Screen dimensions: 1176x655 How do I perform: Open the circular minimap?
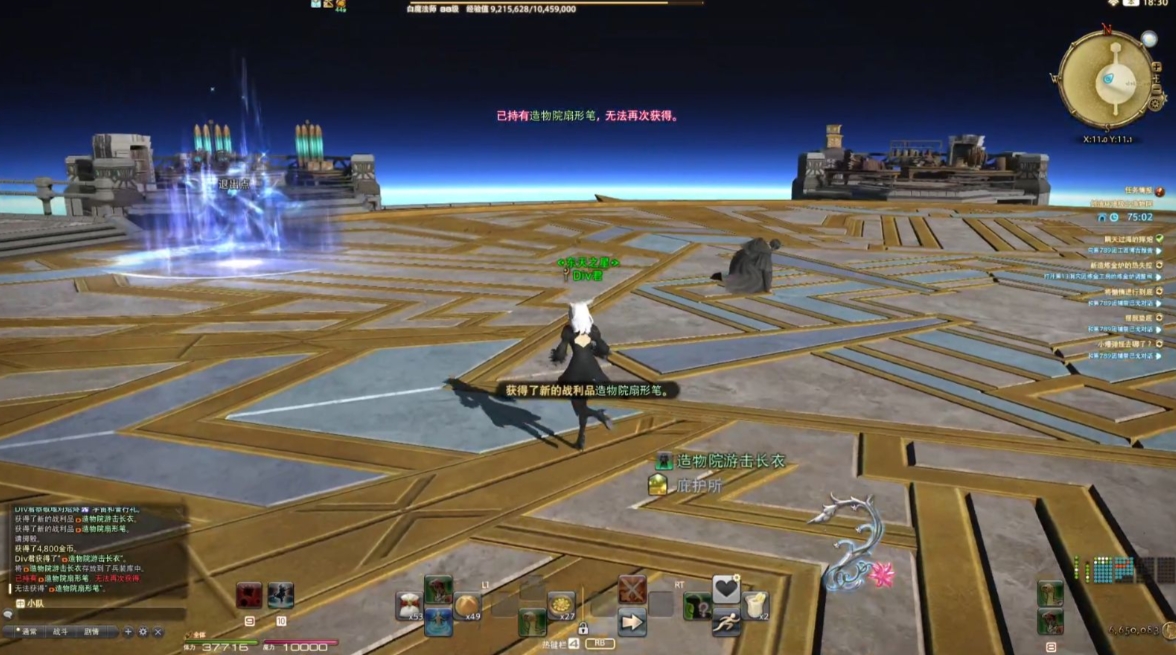pyautogui.click(x=1105, y=79)
